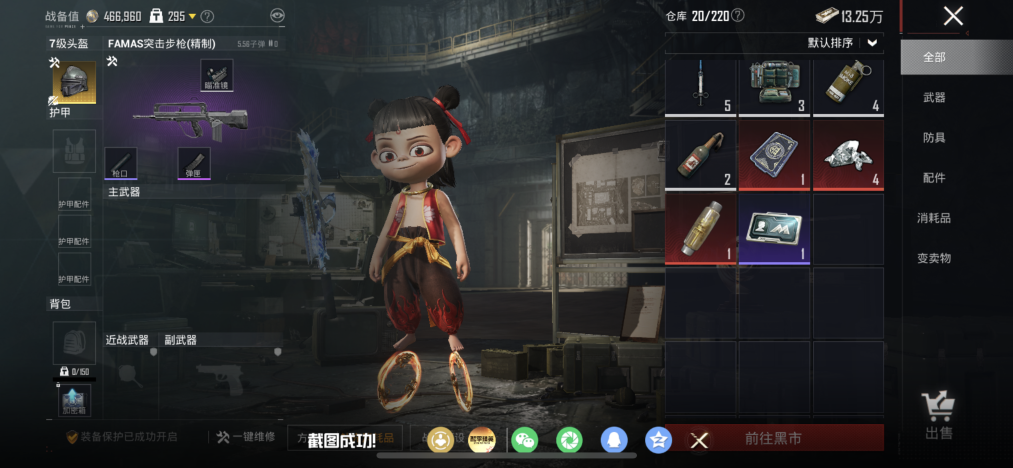Tap the 瞄准镜 scope attachment slot
The image size is (1013, 468).
pyautogui.click(x=217, y=74)
